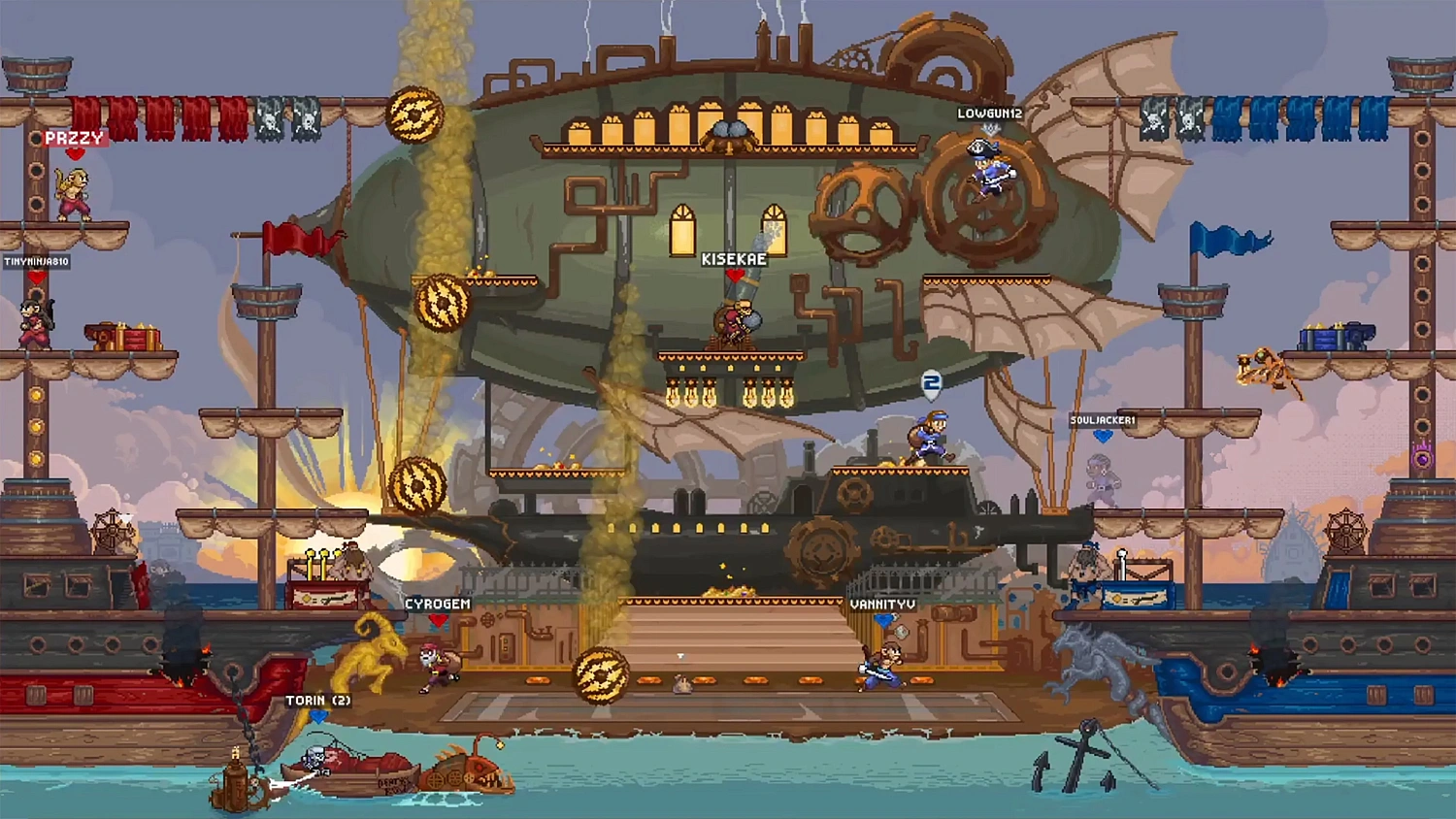Select the KISEKAE player nametag
Image resolution: width=1456 pixels, height=819 pixels.
tap(736, 259)
